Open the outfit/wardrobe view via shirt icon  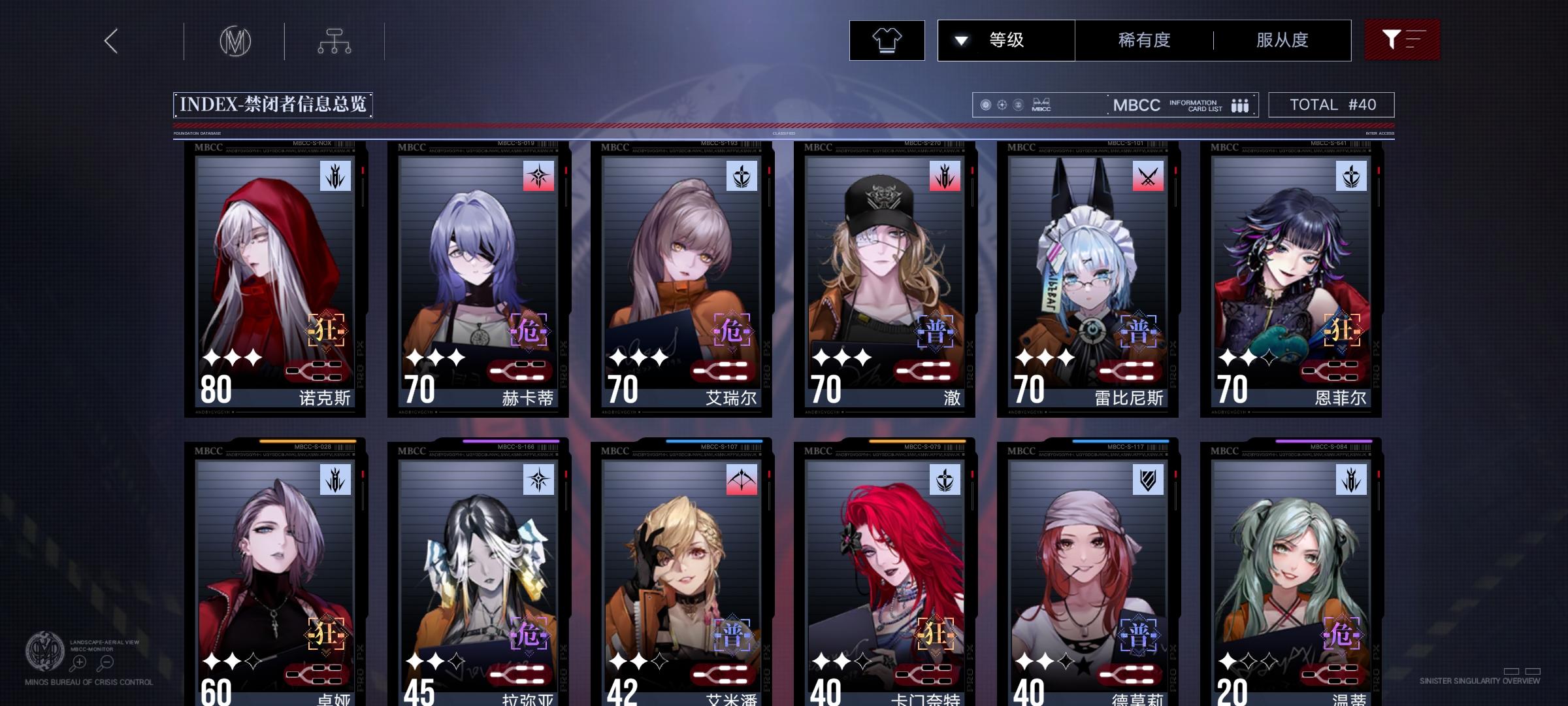pos(886,40)
